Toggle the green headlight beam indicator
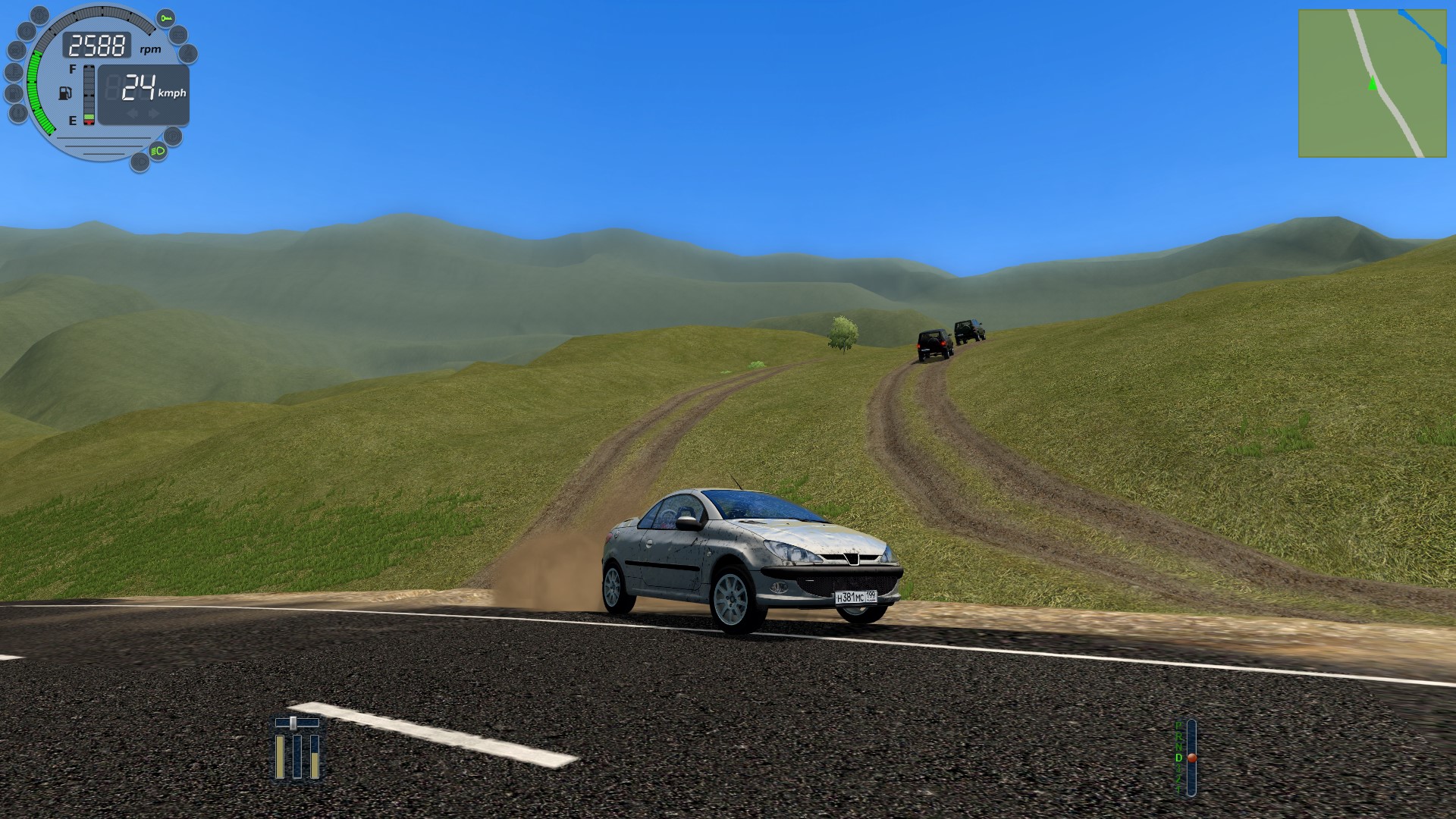Image resolution: width=1456 pixels, height=819 pixels. point(158,152)
